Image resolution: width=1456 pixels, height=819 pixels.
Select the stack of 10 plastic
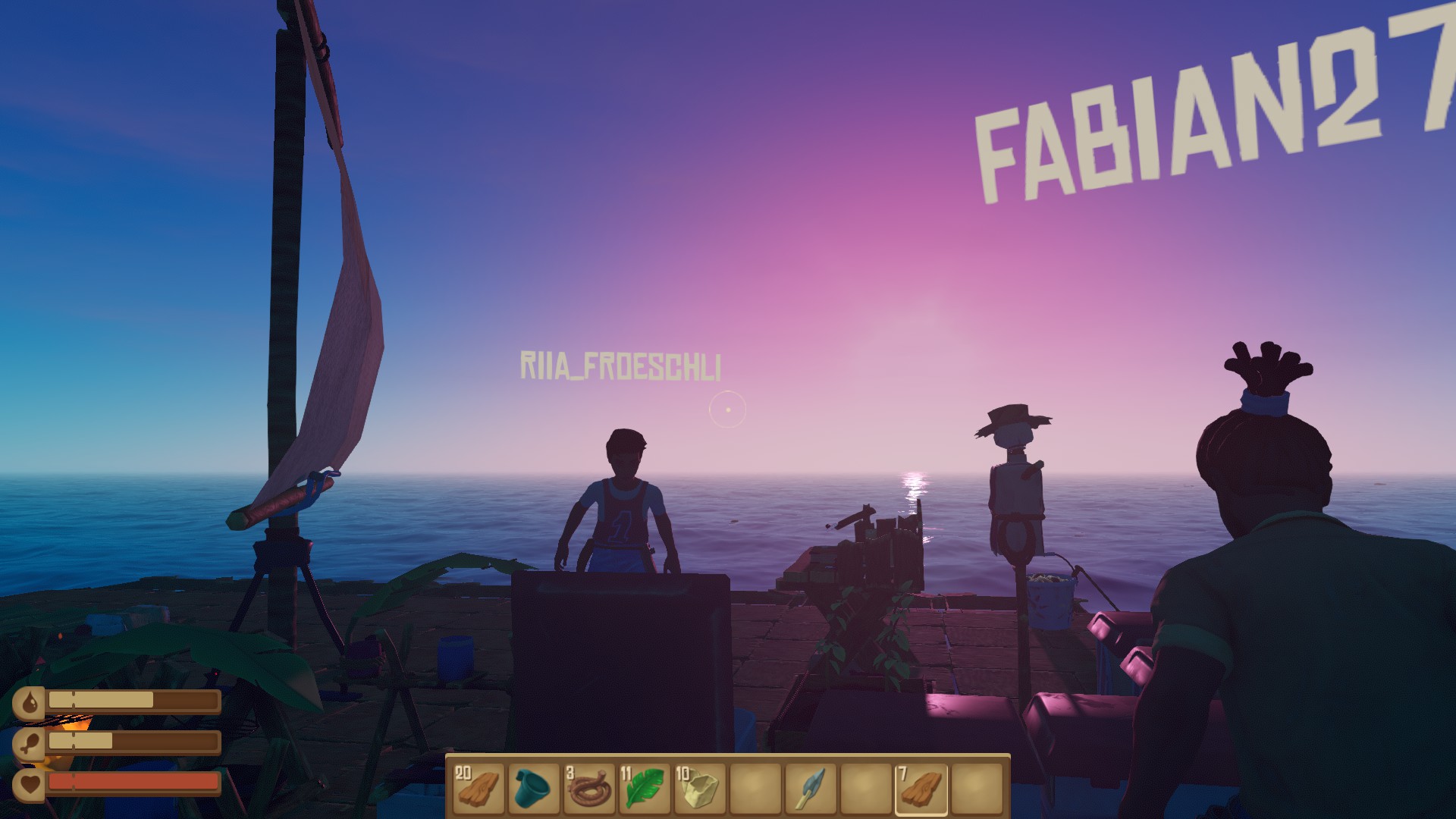(x=699, y=788)
